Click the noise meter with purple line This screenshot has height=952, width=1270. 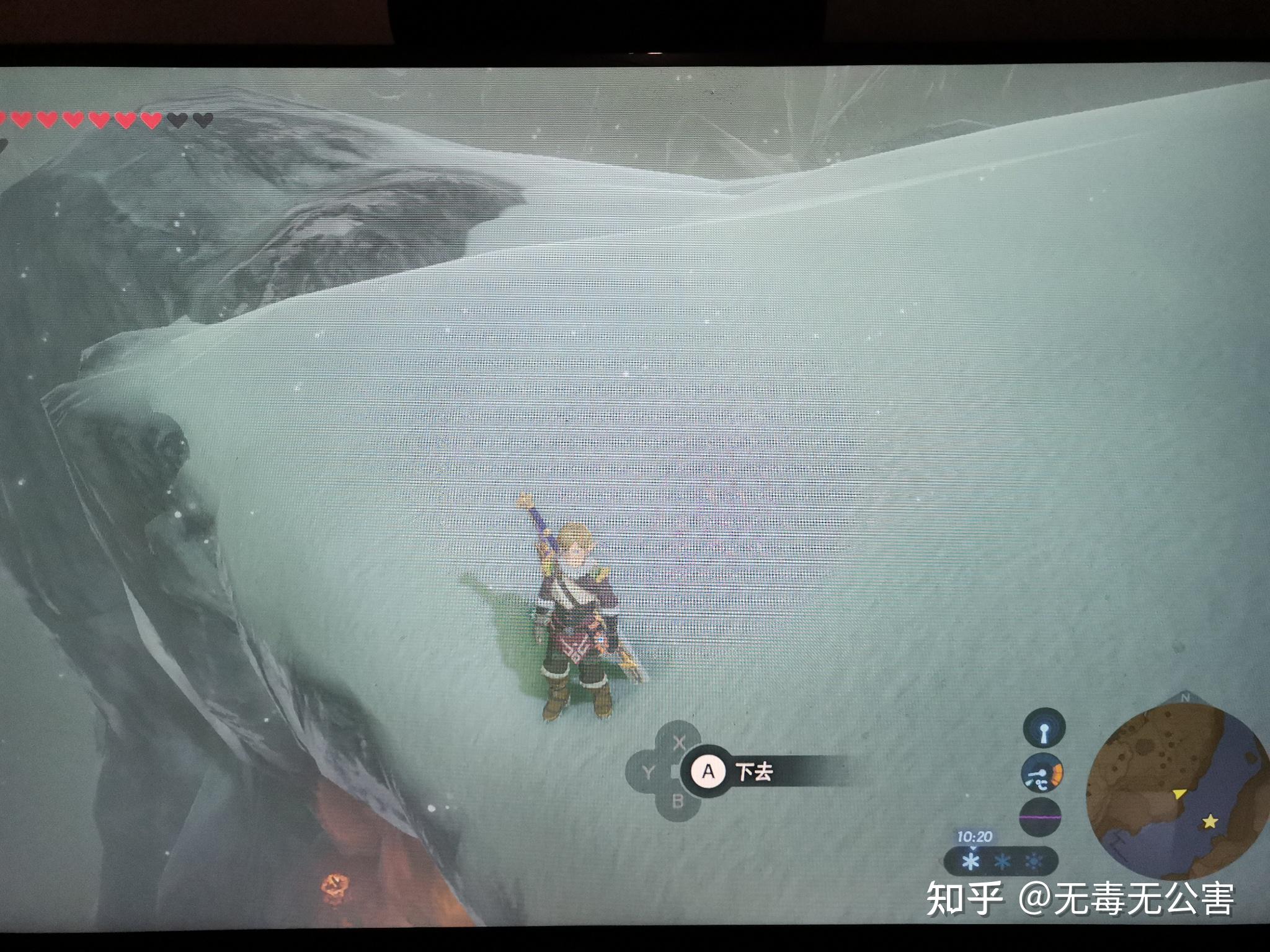(x=1040, y=818)
